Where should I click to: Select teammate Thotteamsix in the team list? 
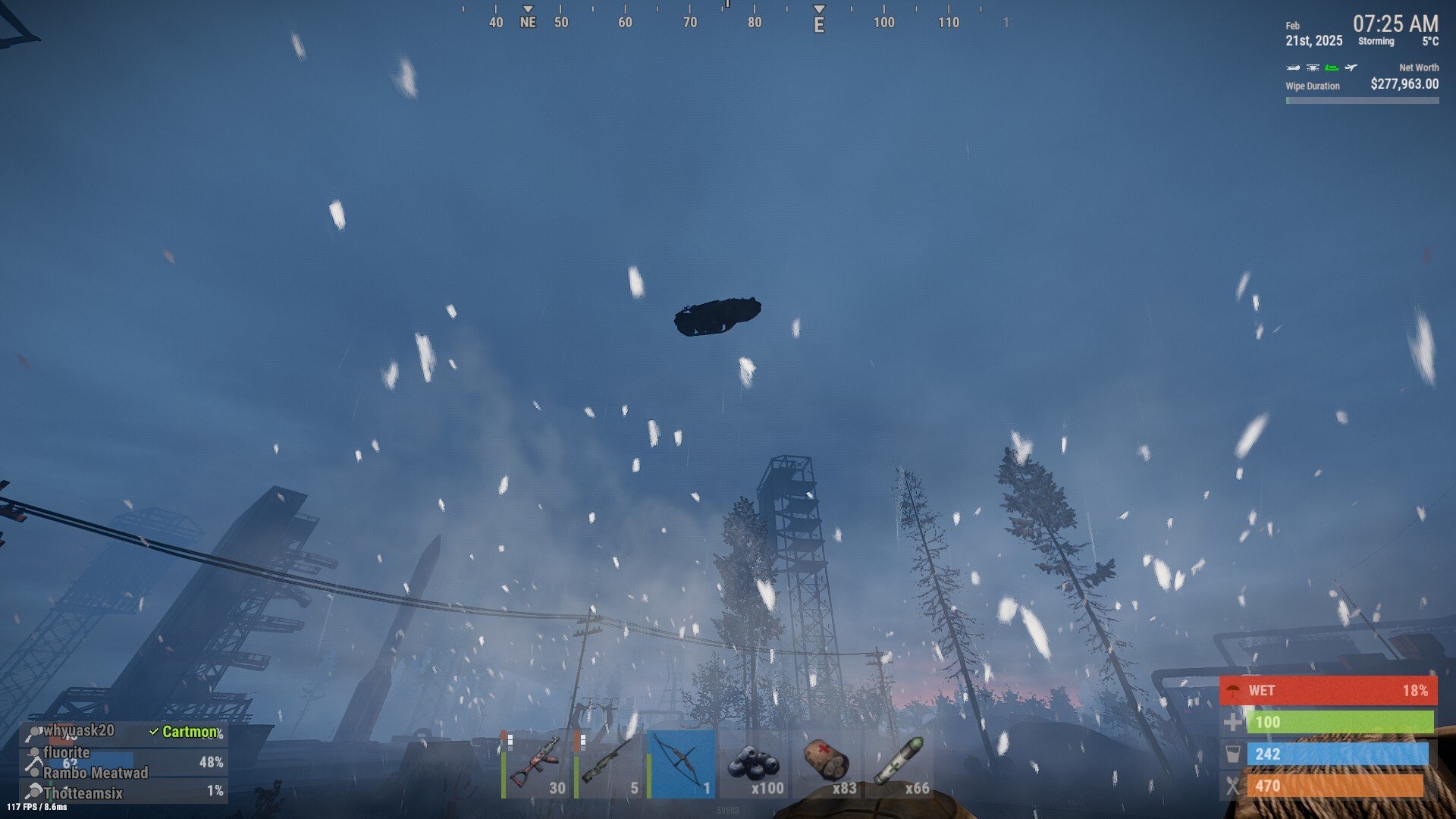[83, 793]
